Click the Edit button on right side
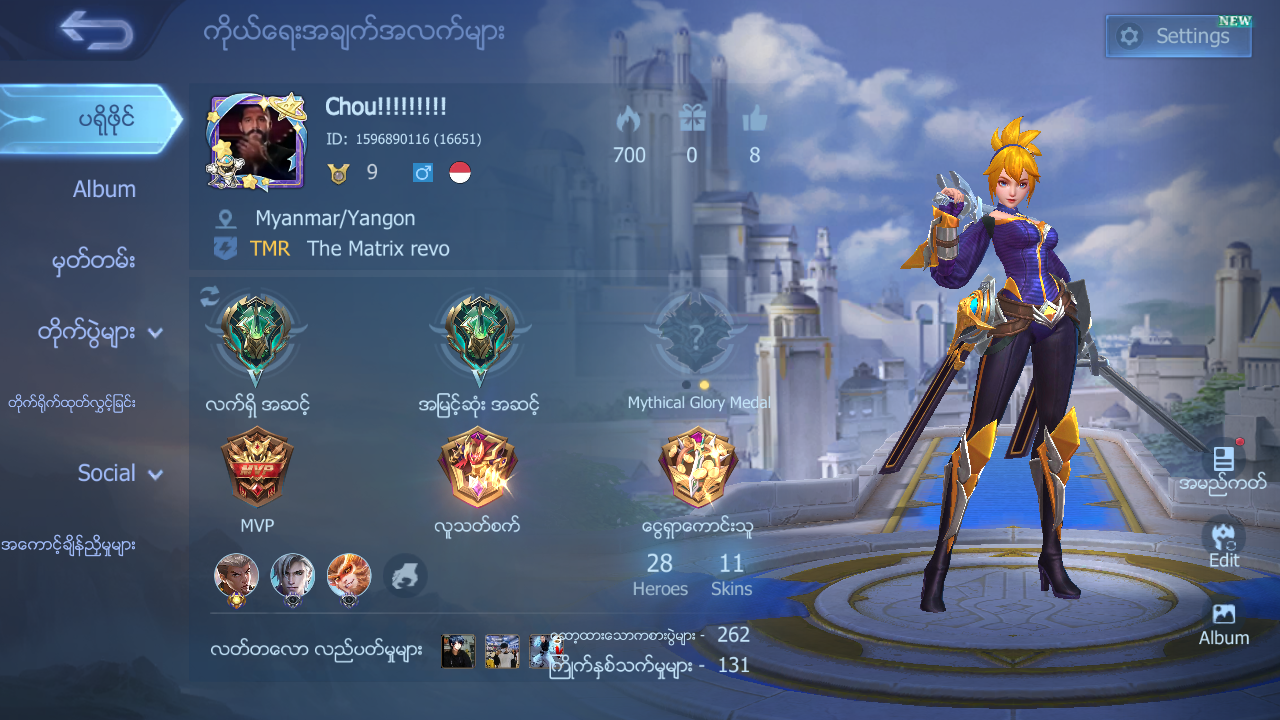This screenshot has width=1280, height=720. click(1224, 545)
